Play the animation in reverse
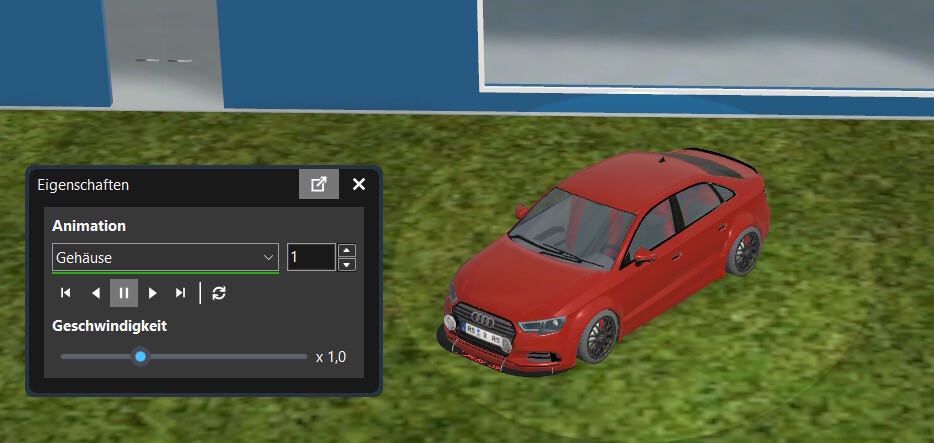Screen dimensions: 934x443 [95, 293]
